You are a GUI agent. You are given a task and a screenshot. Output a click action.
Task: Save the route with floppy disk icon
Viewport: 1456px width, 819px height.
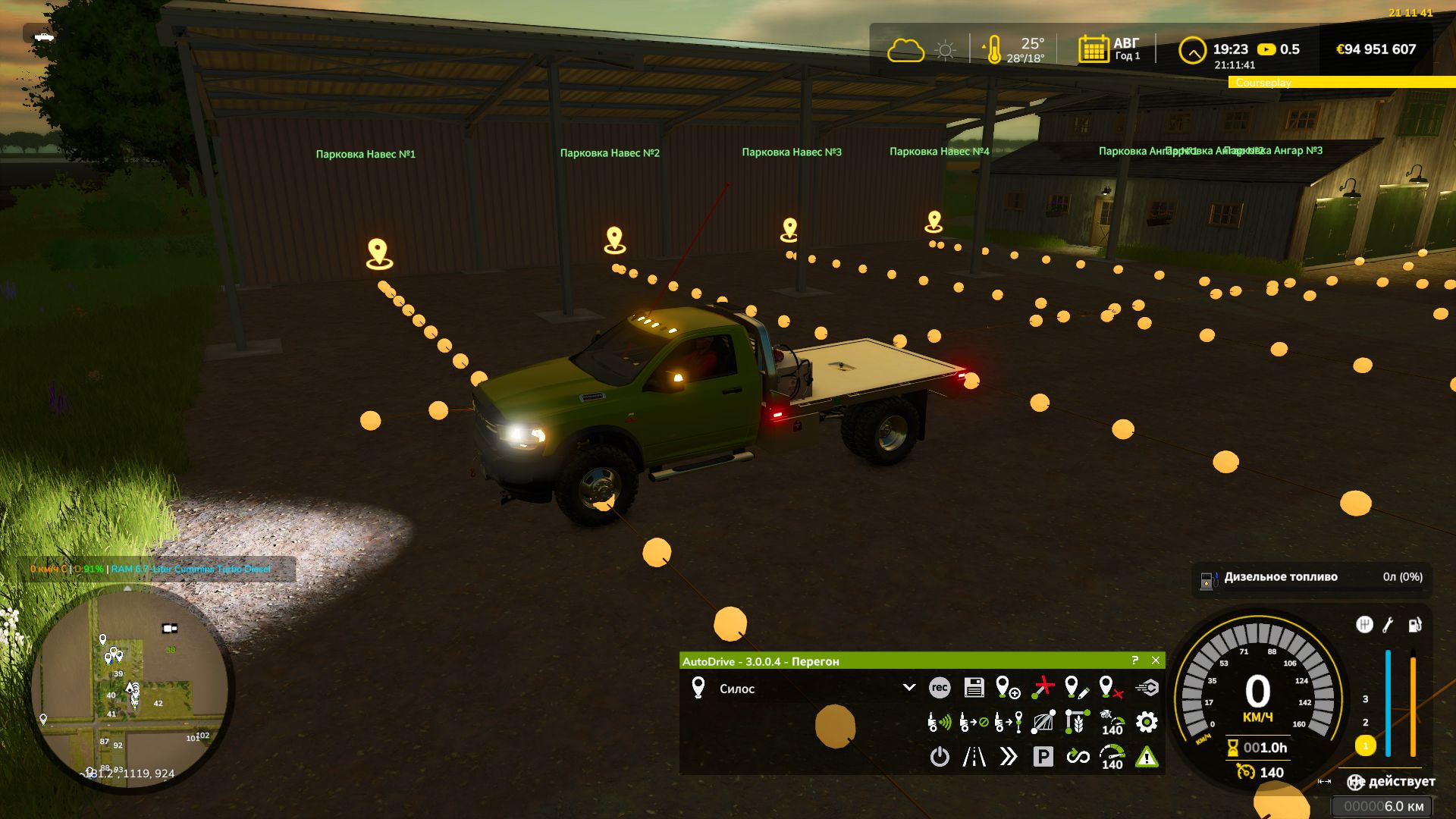[x=974, y=688]
